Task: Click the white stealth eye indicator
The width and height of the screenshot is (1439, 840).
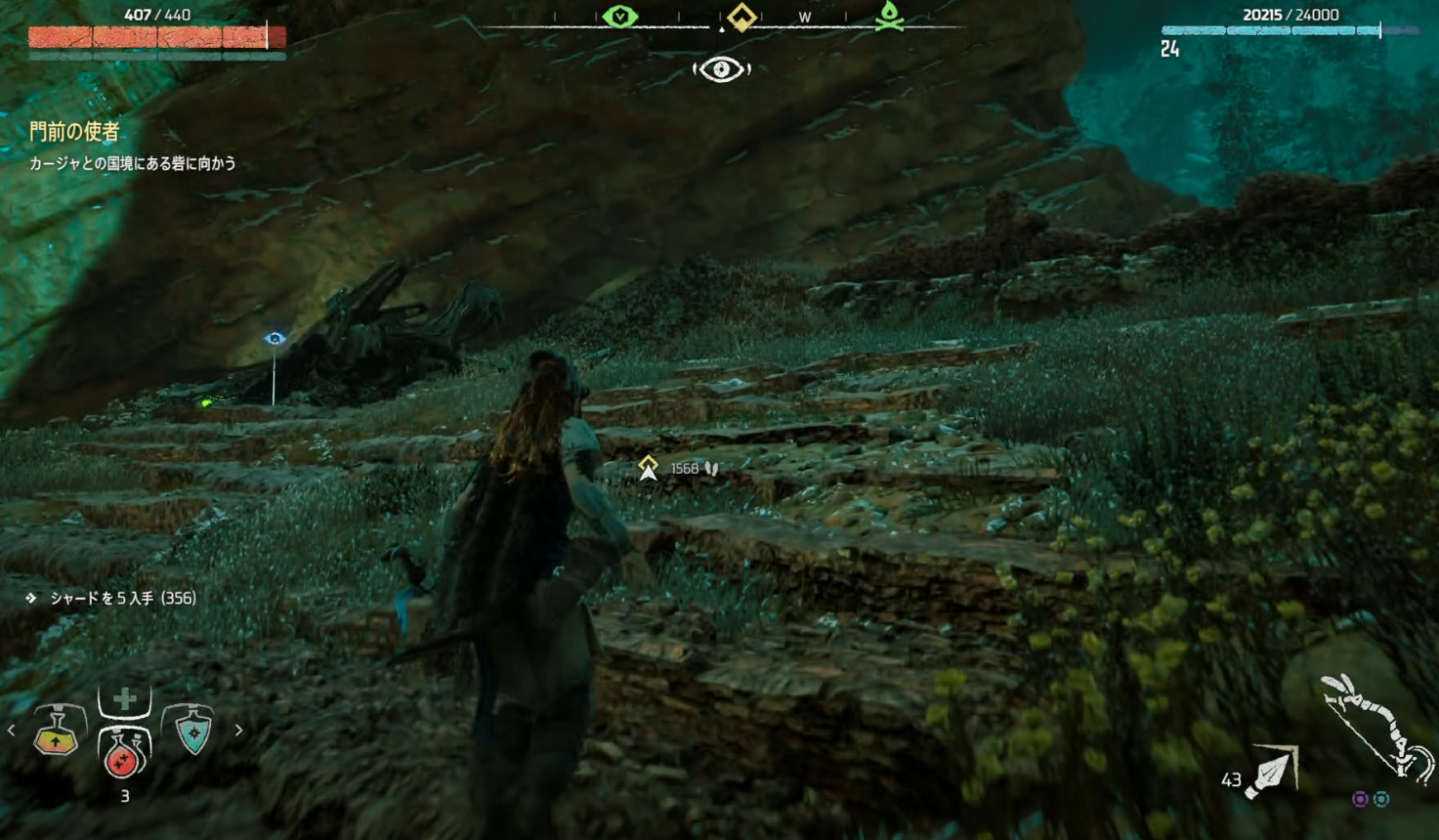Action: tap(721, 69)
